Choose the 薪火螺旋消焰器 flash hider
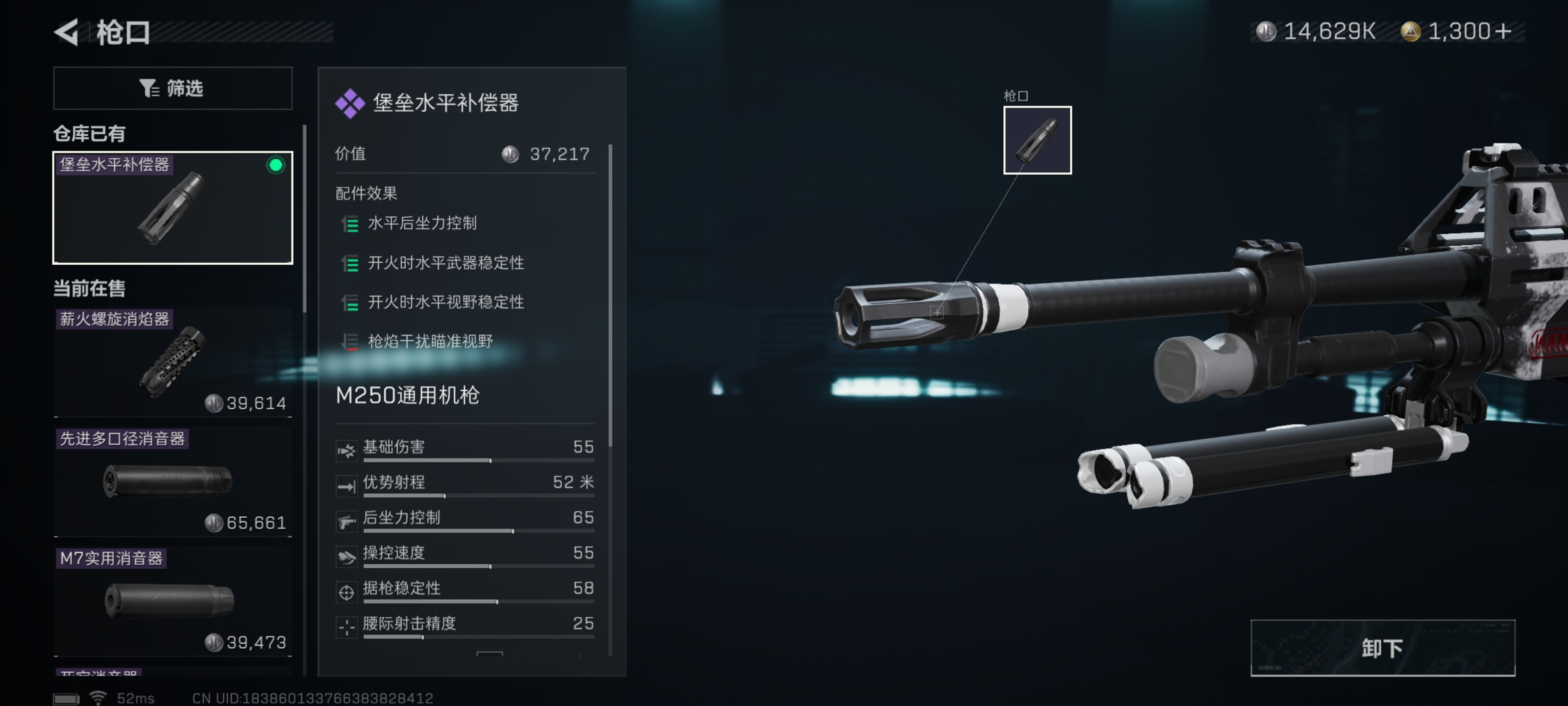1568x706 pixels. pos(172,362)
